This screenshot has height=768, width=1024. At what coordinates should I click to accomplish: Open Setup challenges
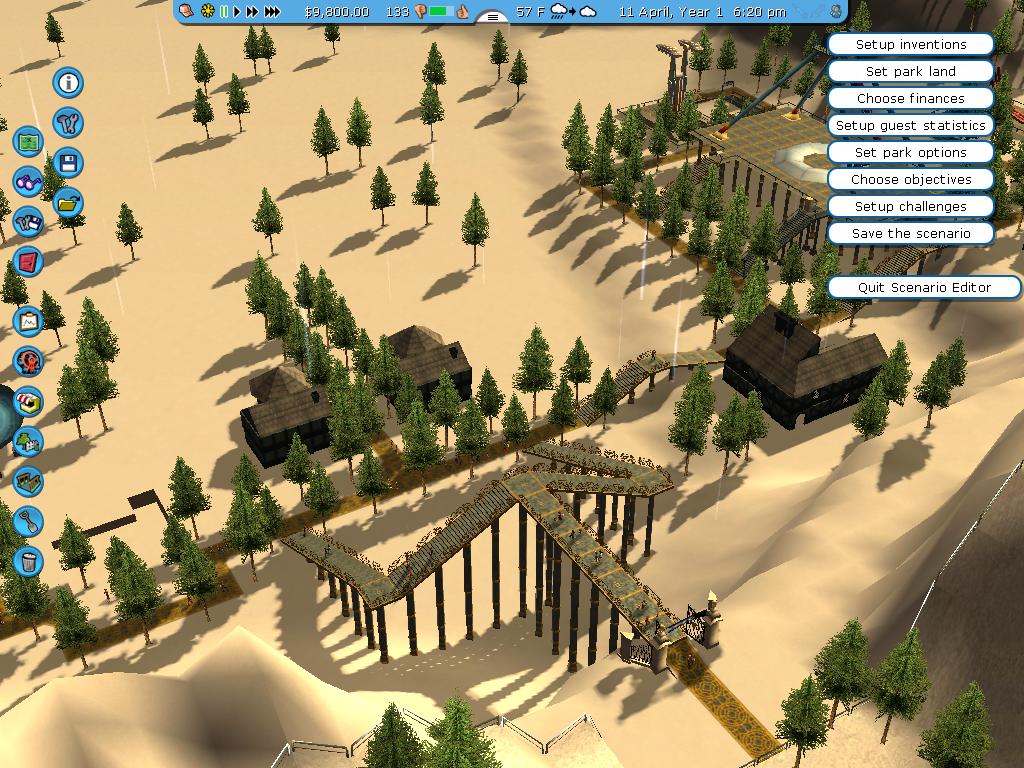(910, 206)
